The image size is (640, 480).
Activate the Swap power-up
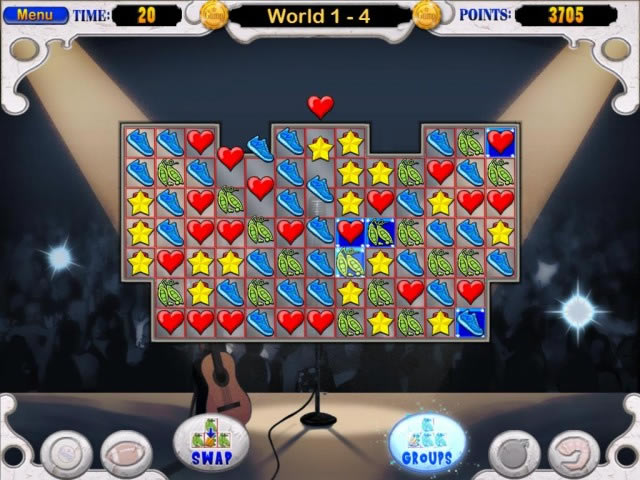point(210,440)
